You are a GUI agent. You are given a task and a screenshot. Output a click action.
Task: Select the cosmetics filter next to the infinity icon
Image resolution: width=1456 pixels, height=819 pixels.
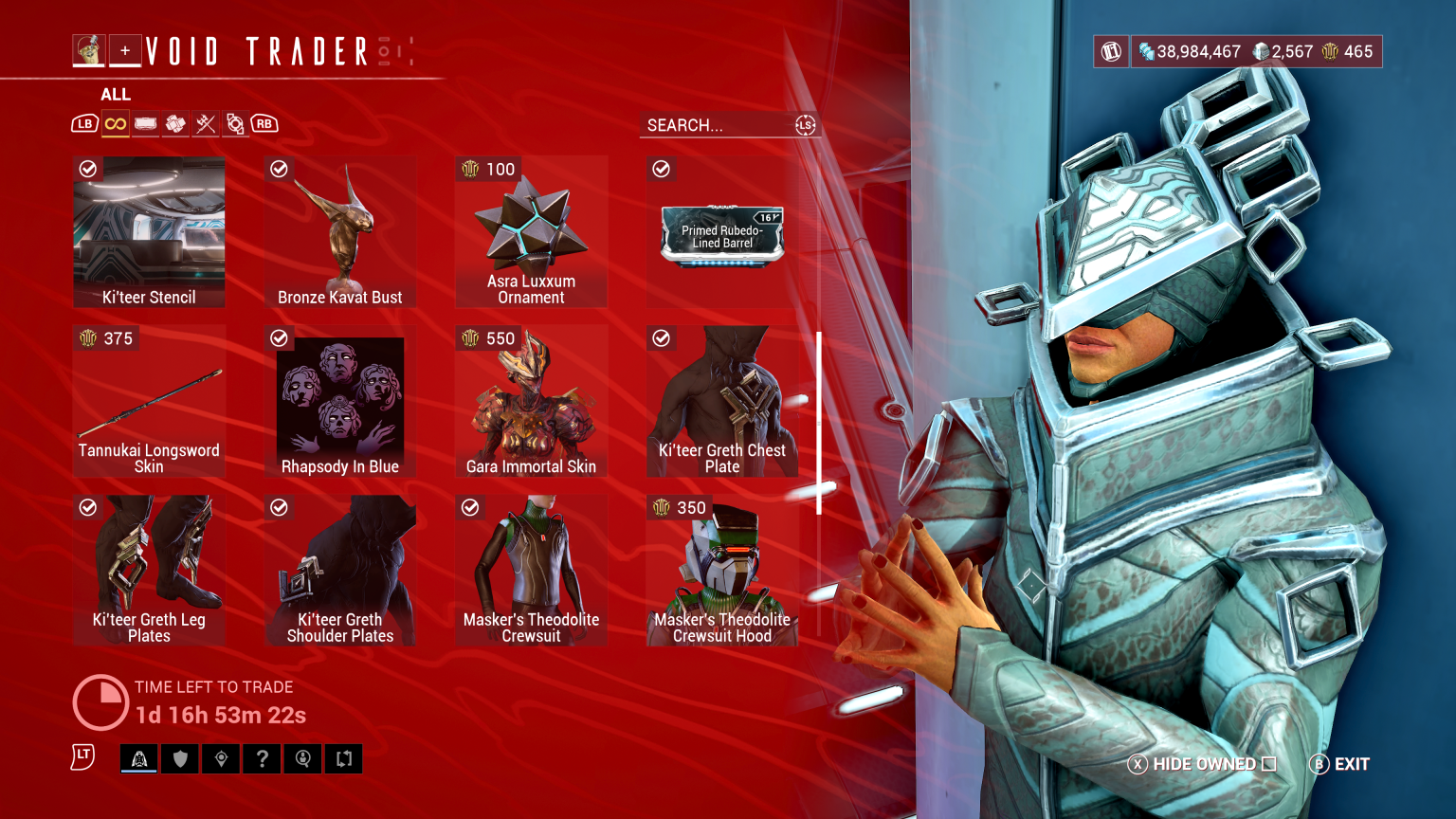[145, 123]
